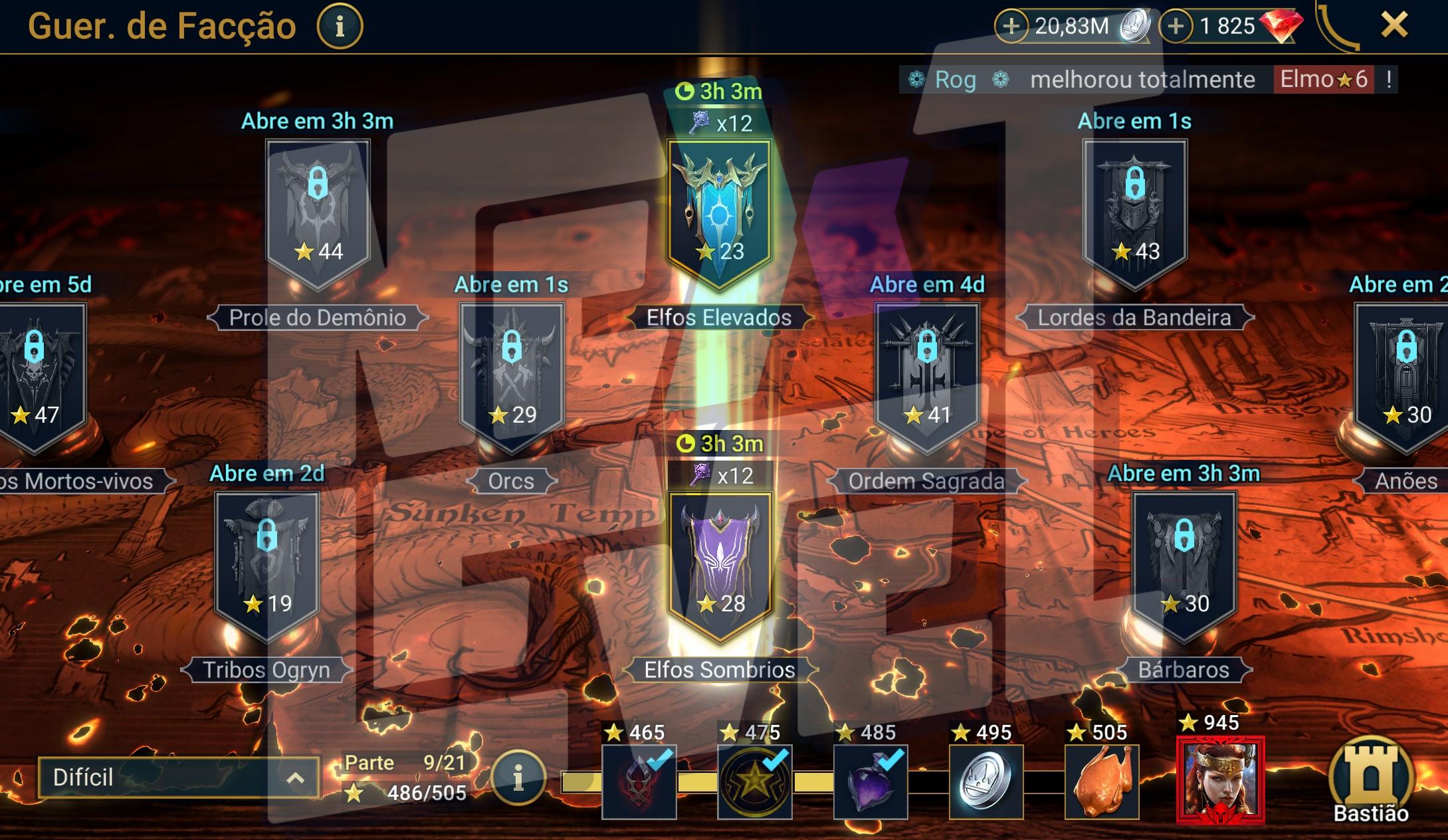This screenshot has width=1448, height=840.
Task: Select the locked Prole do Demônio banner
Action: click(x=317, y=213)
